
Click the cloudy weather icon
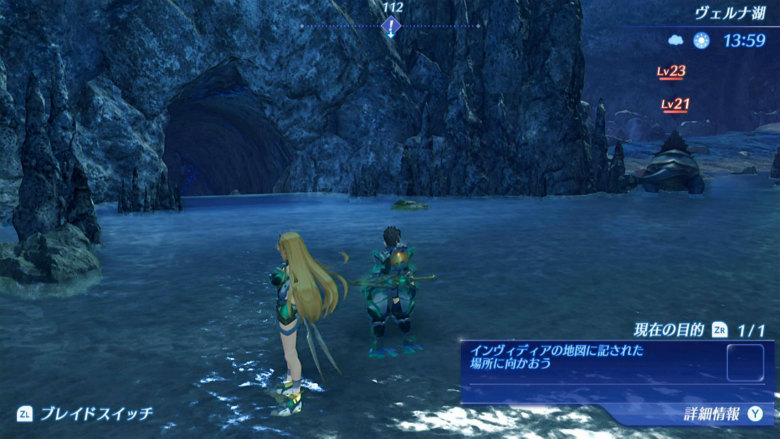tap(675, 41)
